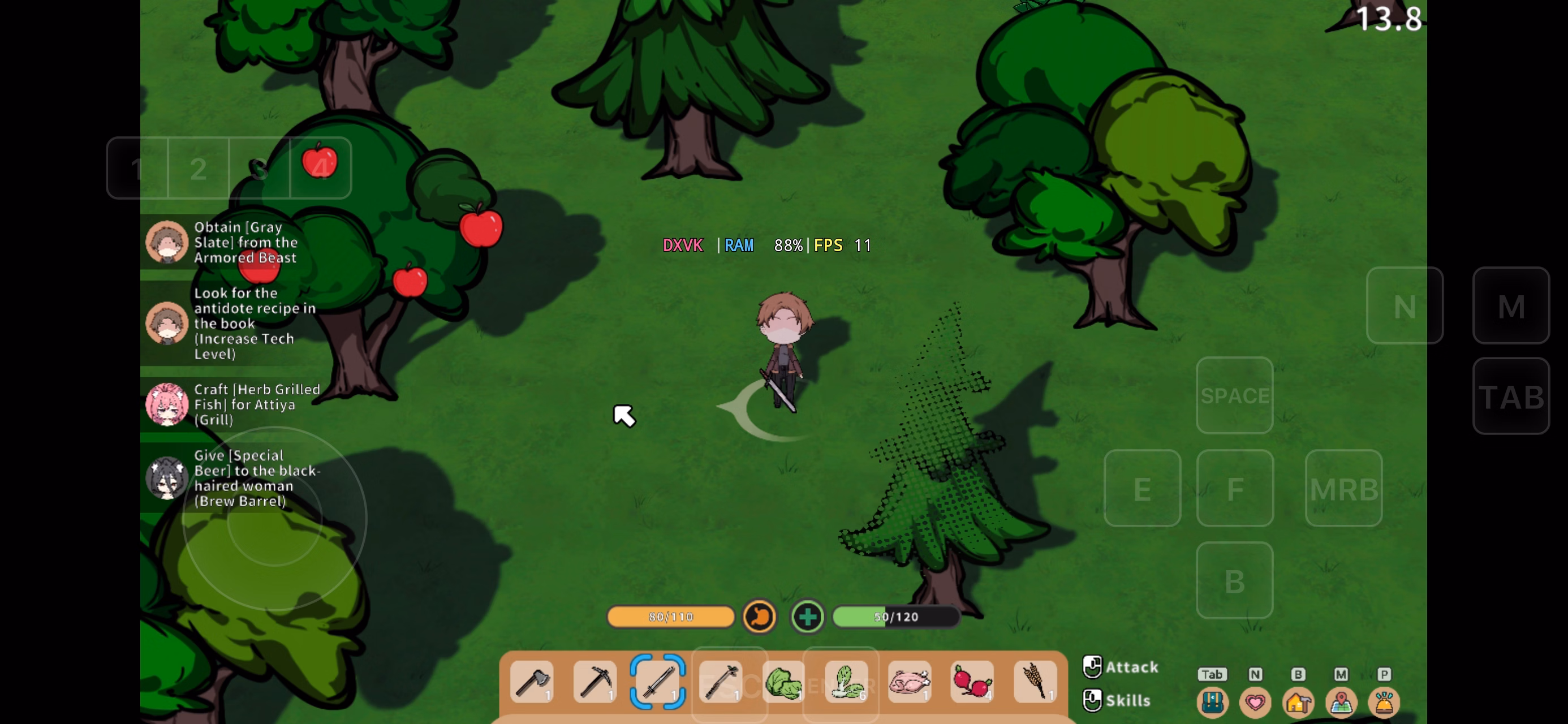The height and width of the screenshot is (724, 1568).
Task: Select the highlighted sword hotbar slot
Action: [x=658, y=682]
